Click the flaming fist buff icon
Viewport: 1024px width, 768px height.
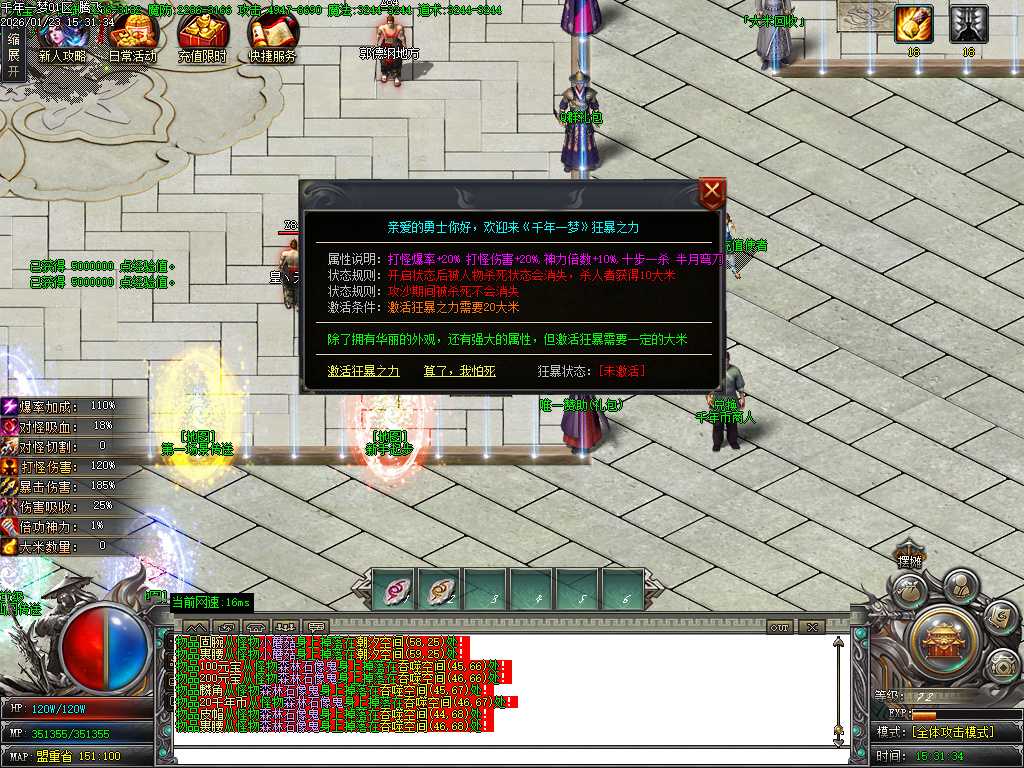click(x=913, y=24)
